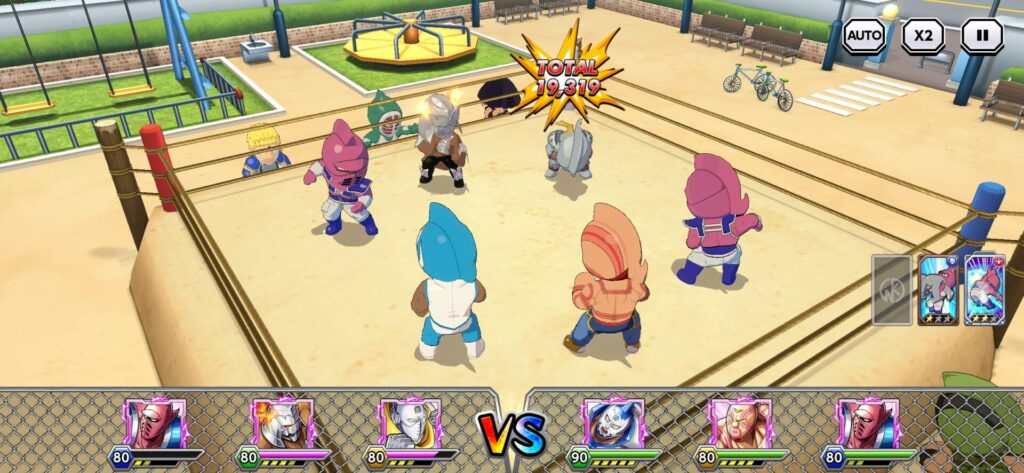Switch battle speed with the X2 button
Image resolution: width=1024 pixels, height=473 pixels.
coord(923,36)
